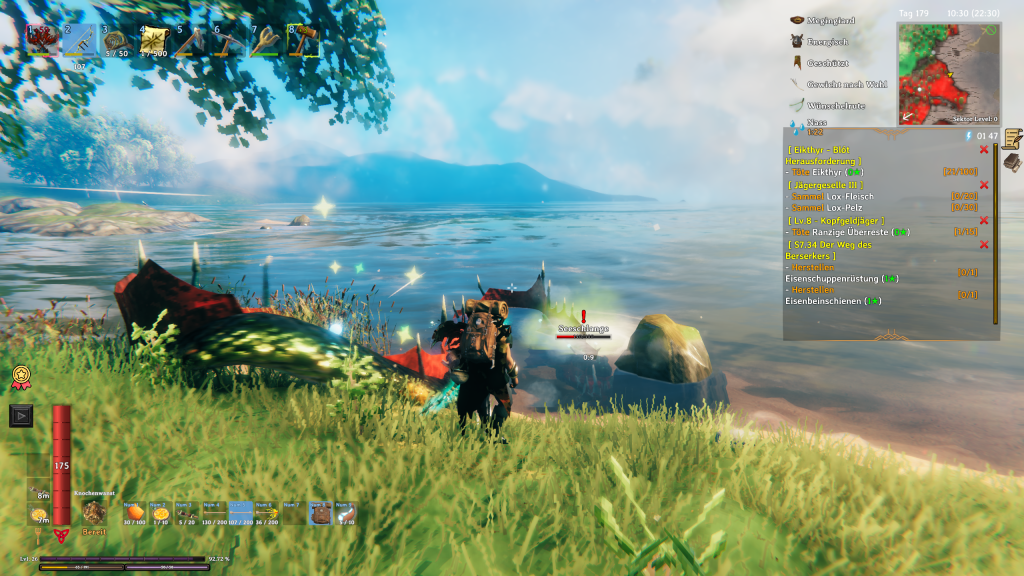This screenshot has width=1024, height=576.
Task: Select the Knochenwanst power icon
Action: pyautogui.click(x=94, y=513)
